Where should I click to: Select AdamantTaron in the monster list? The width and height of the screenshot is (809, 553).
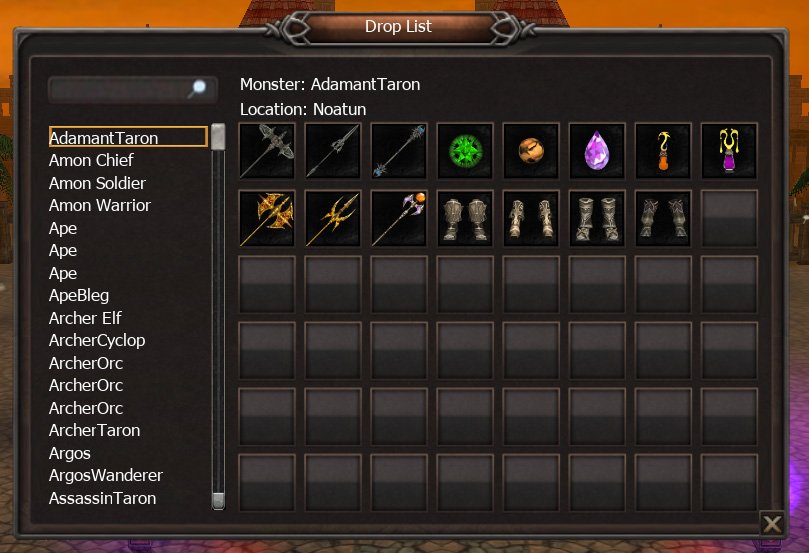(x=104, y=138)
